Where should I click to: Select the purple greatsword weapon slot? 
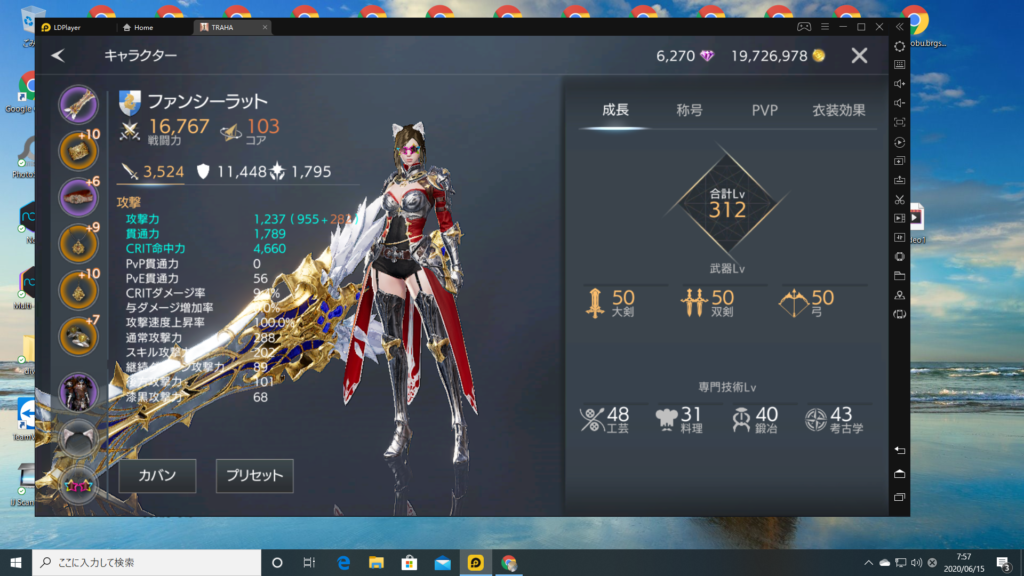pos(78,103)
